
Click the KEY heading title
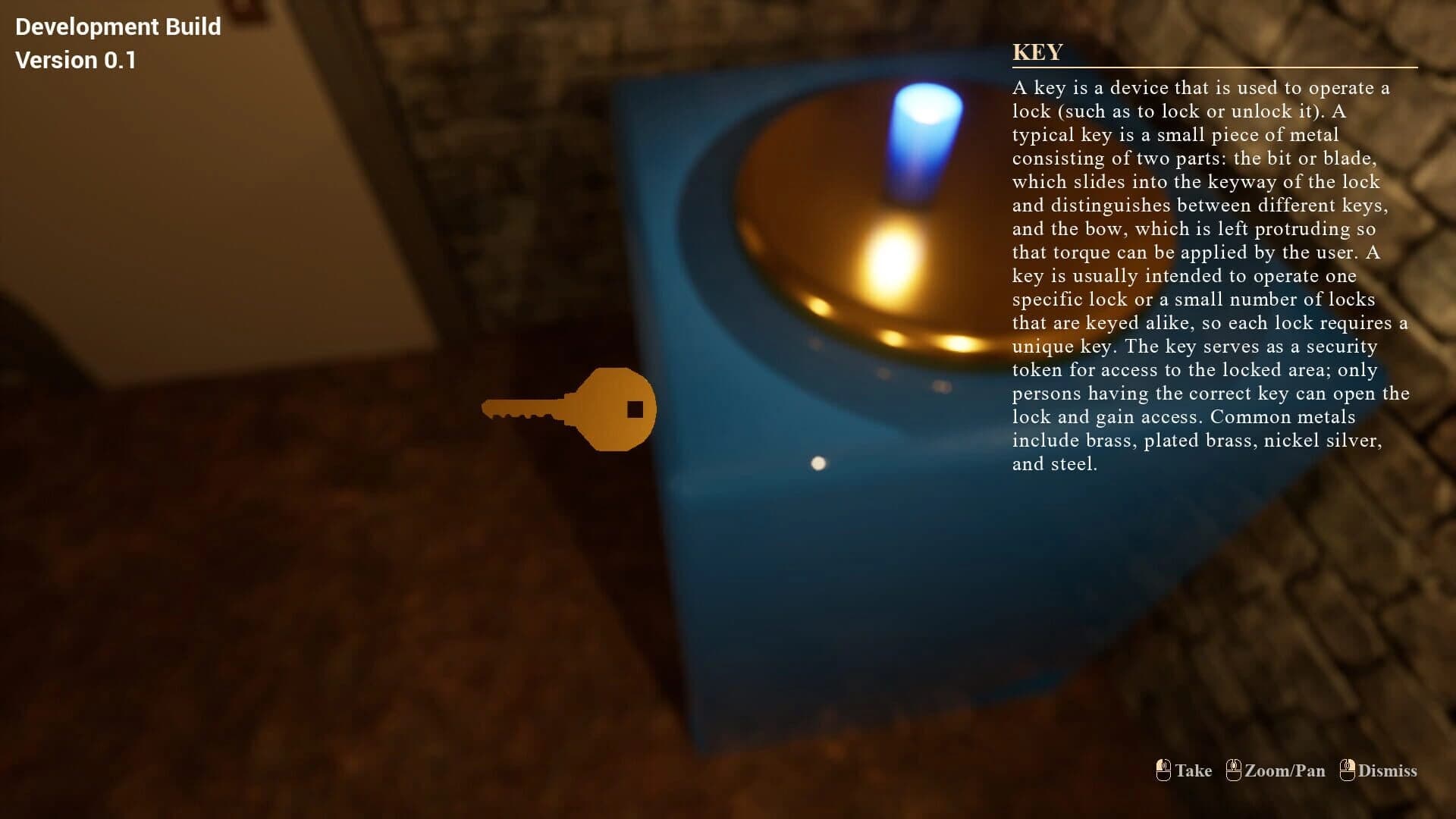pos(1037,52)
